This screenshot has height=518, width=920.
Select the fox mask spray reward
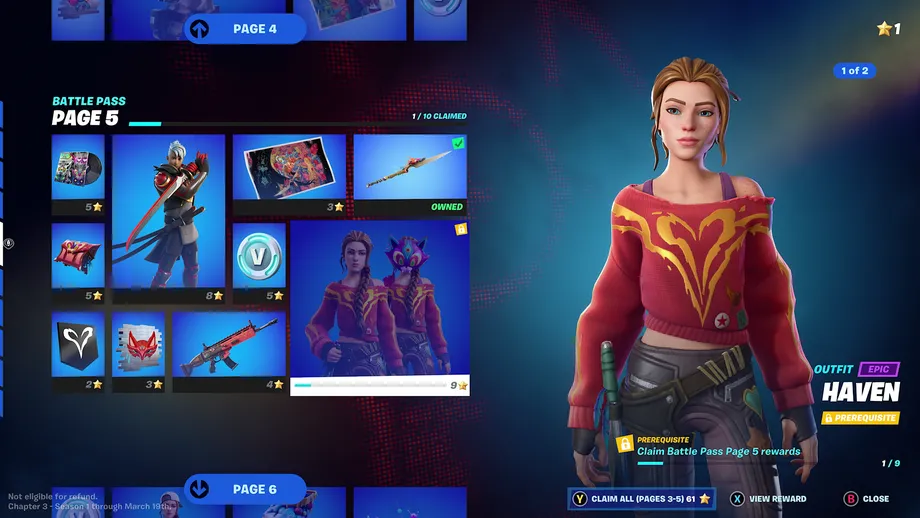coord(138,350)
